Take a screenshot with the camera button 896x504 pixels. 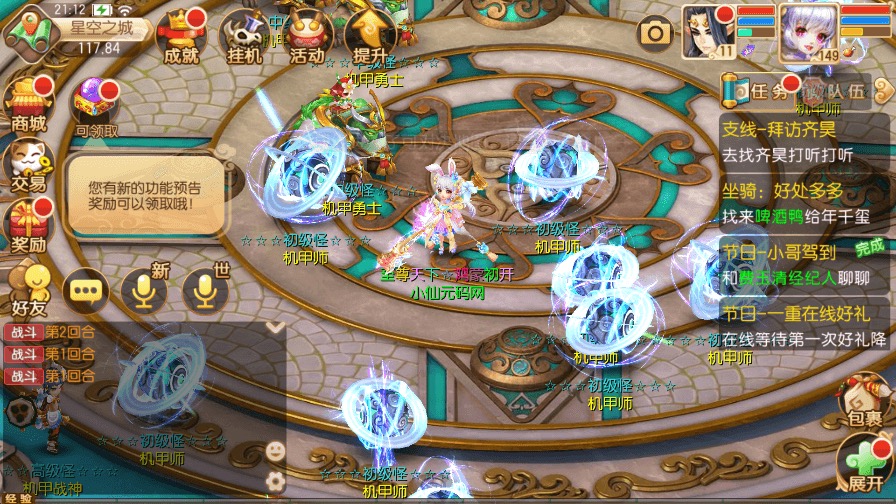click(x=656, y=33)
